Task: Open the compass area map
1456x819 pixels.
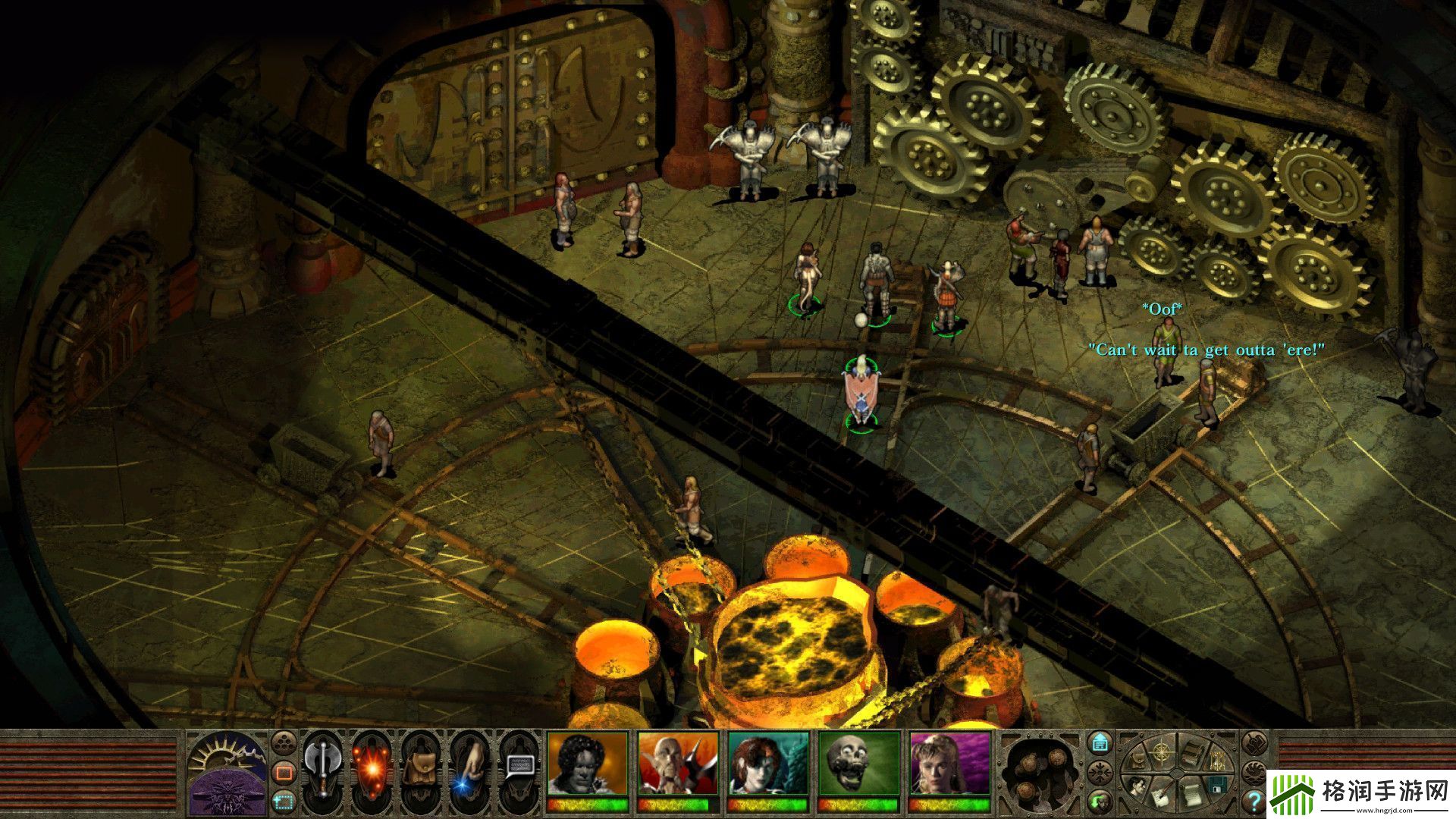Action: [1160, 752]
